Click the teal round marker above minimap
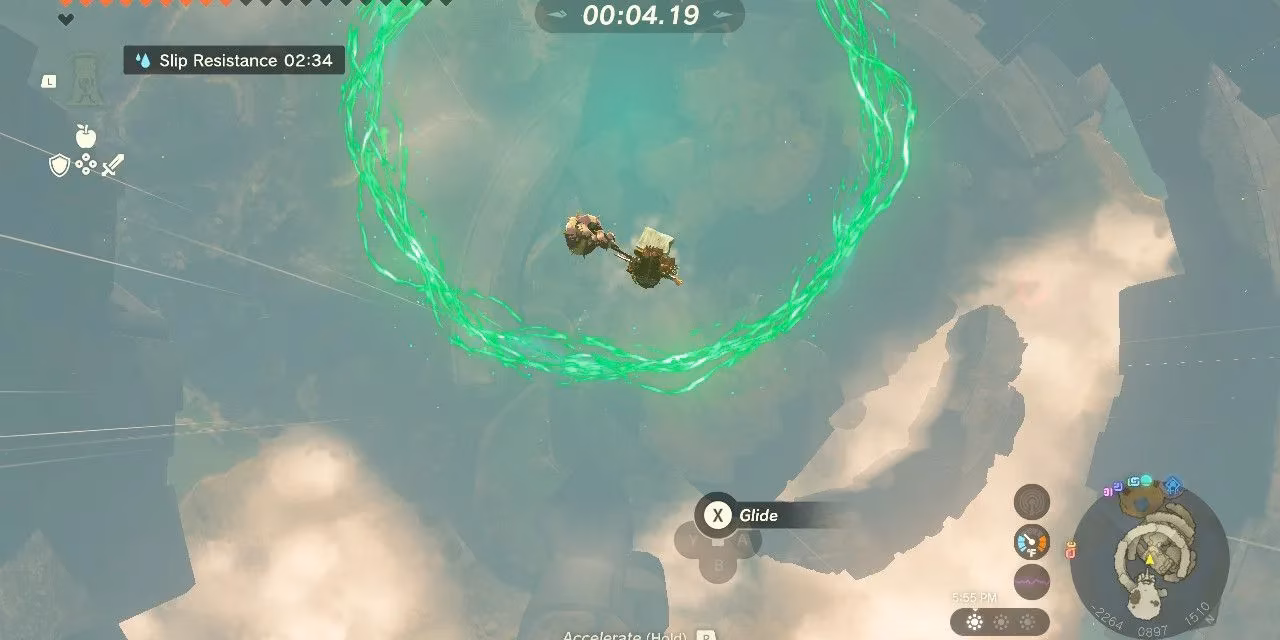 coord(1146,481)
